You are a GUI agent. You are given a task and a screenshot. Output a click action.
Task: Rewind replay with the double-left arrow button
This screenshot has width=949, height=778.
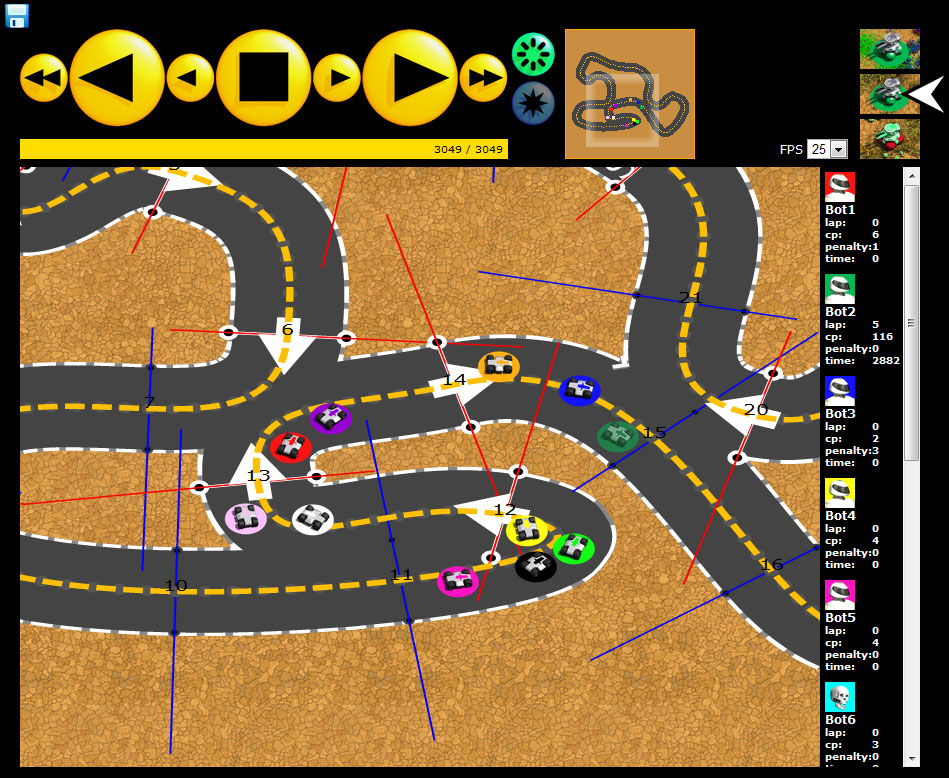(44, 78)
